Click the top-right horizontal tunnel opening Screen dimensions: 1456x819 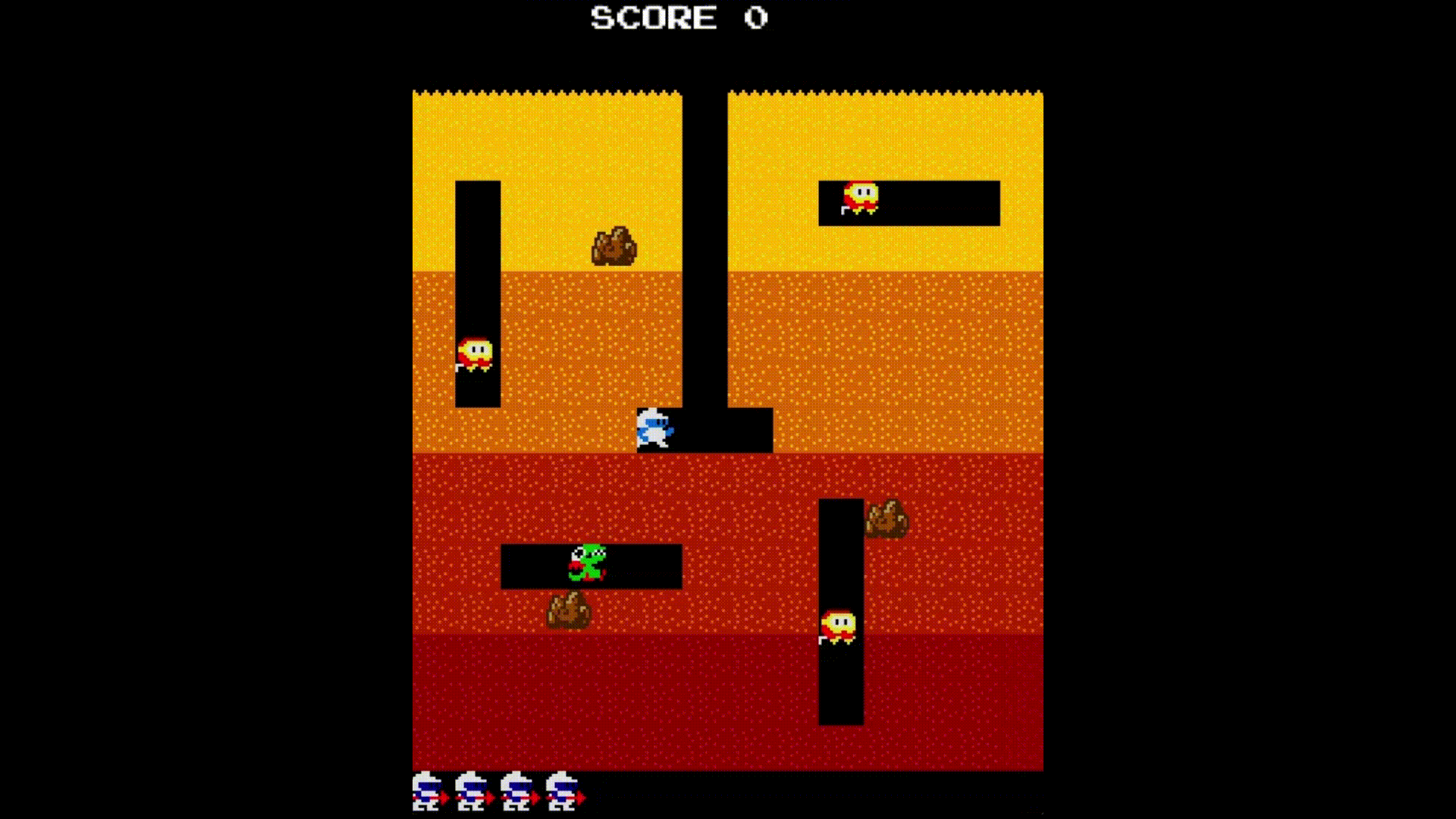[933, 203]
